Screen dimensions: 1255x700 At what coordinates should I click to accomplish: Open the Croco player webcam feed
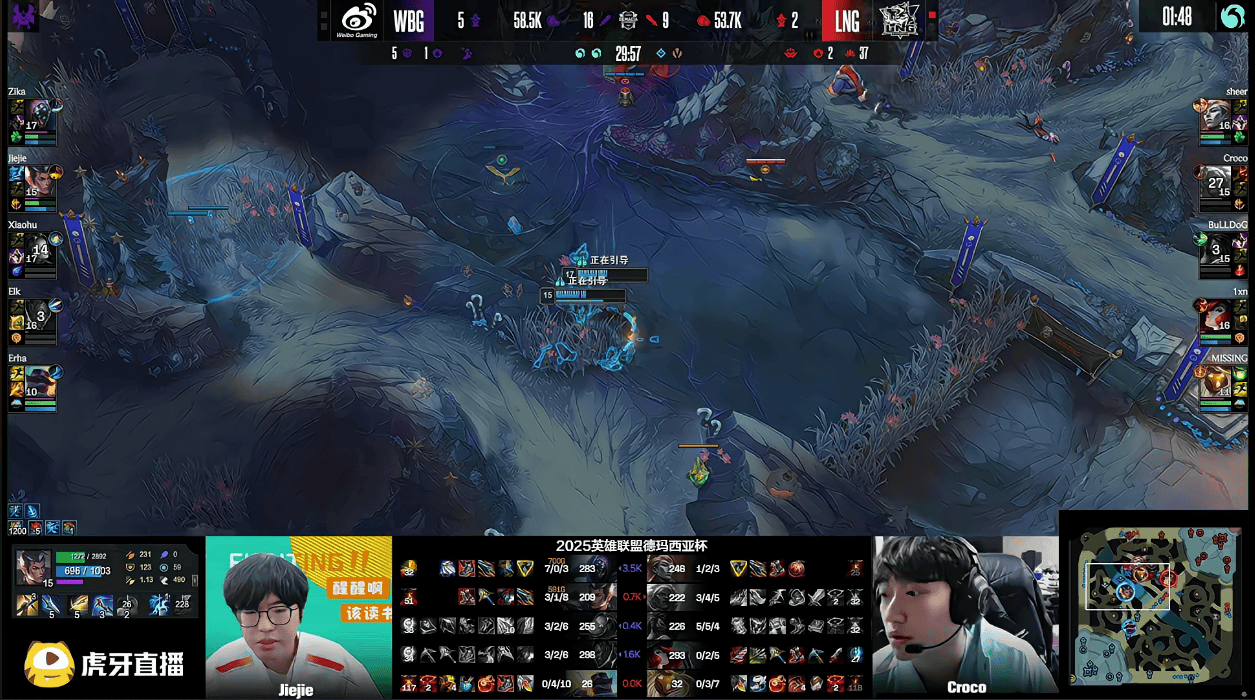[x=965, y=615]
